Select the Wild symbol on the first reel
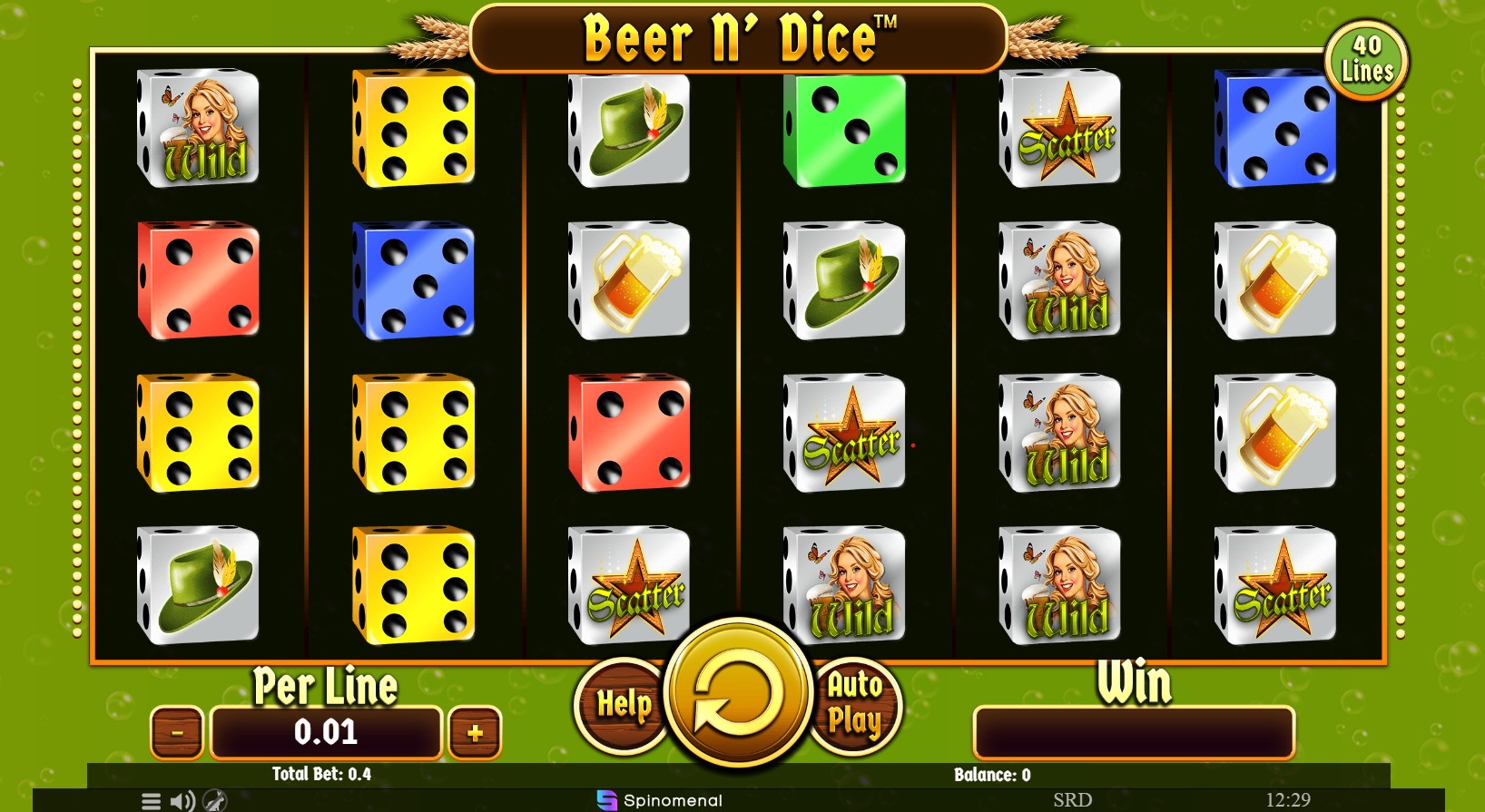This screenshot has width=1485, height=812. tap(198, 132)
